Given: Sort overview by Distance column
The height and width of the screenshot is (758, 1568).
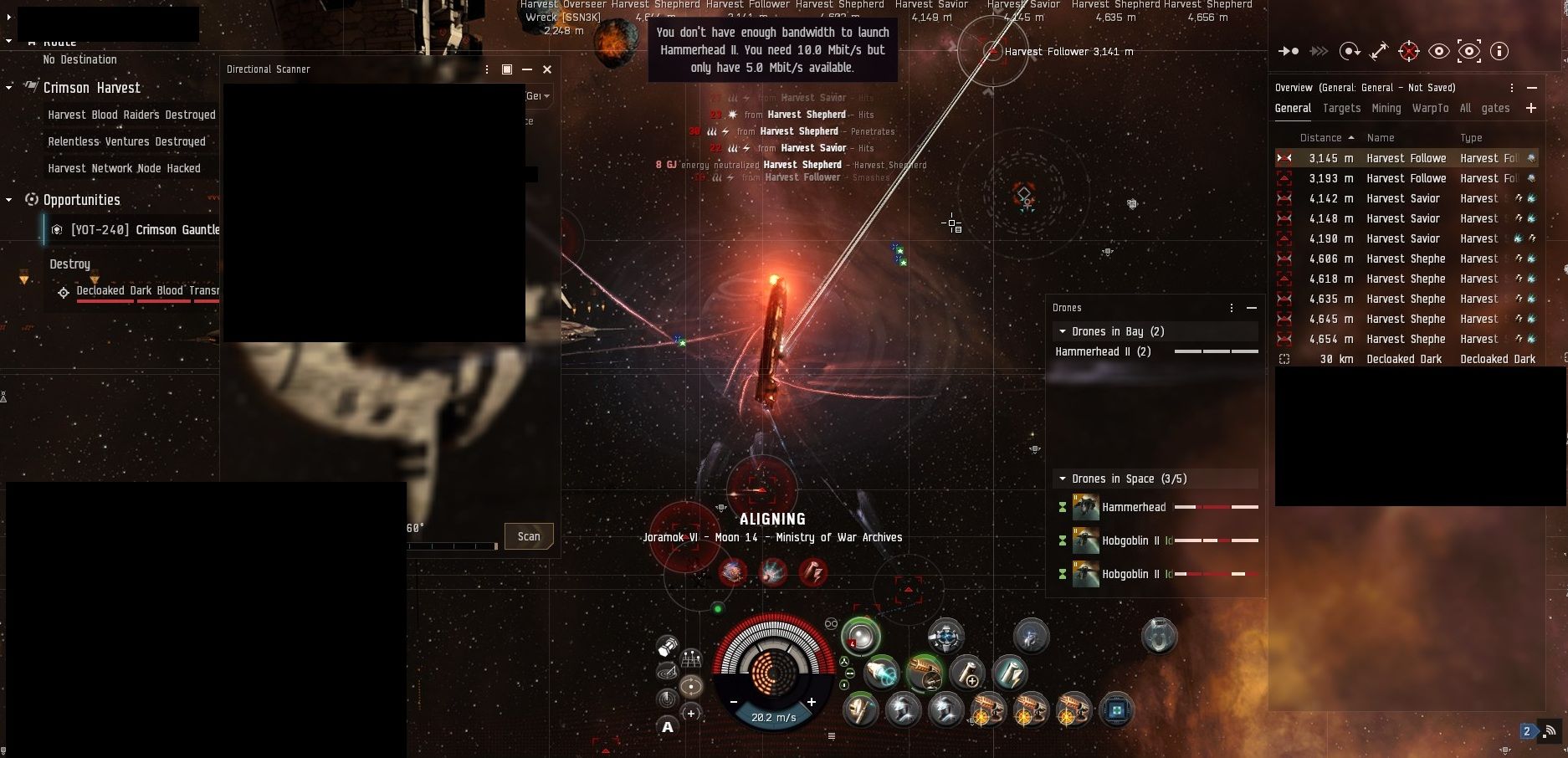Looking at the screenshot, I should (1321, 137).
